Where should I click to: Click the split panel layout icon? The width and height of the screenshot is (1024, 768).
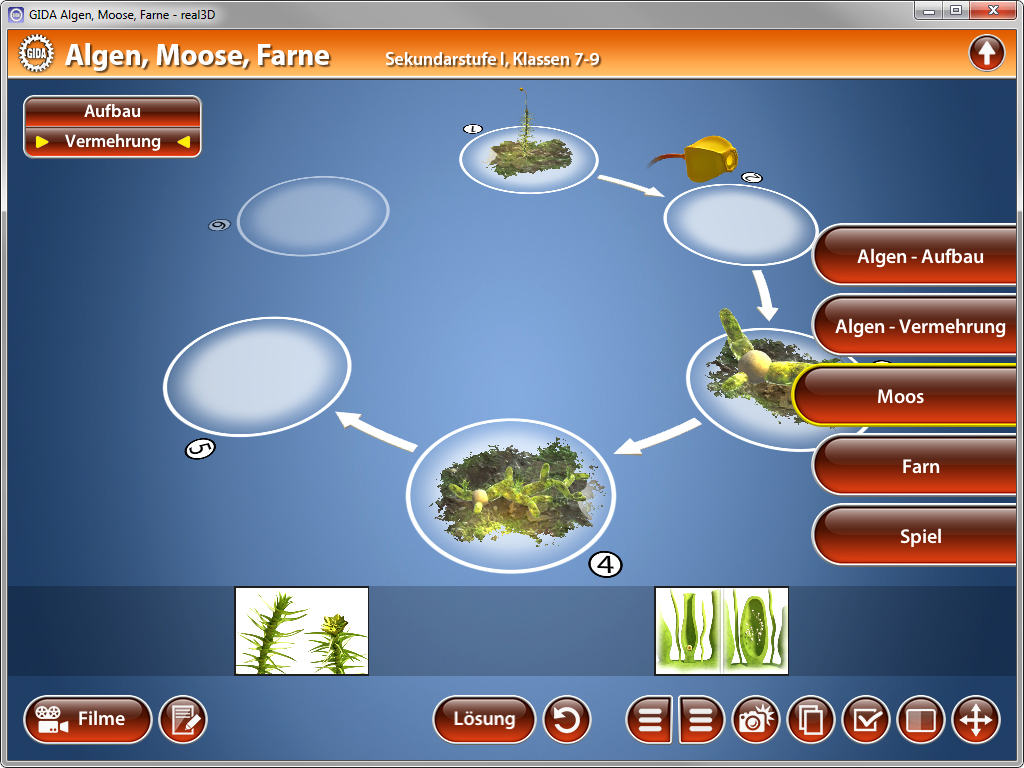[x=920, y=720]
